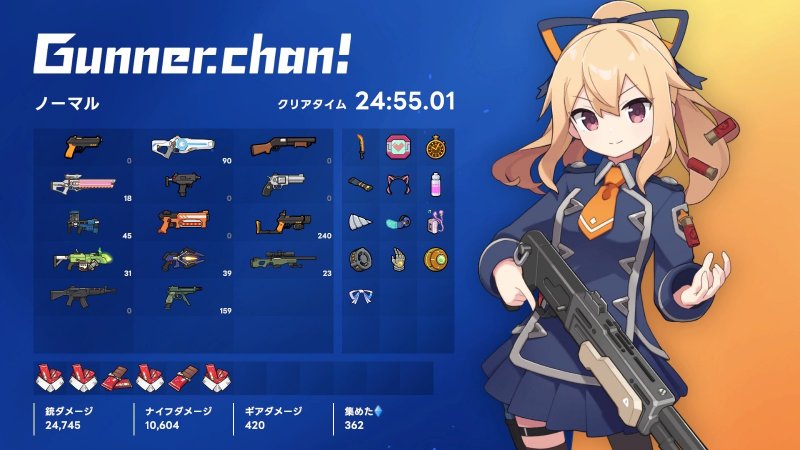Select the rubber tire gear icon
800x450 pixels.
[360, 259]
